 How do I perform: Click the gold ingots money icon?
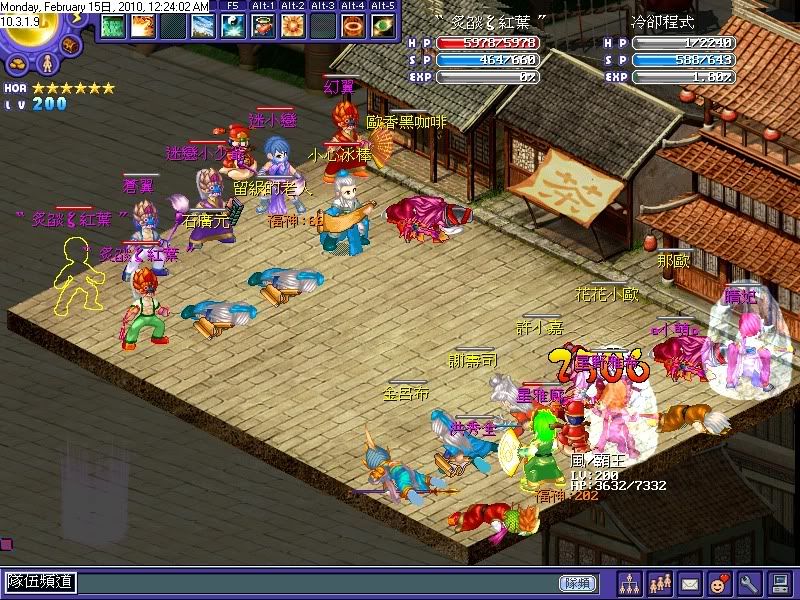[x=18, y=63]
